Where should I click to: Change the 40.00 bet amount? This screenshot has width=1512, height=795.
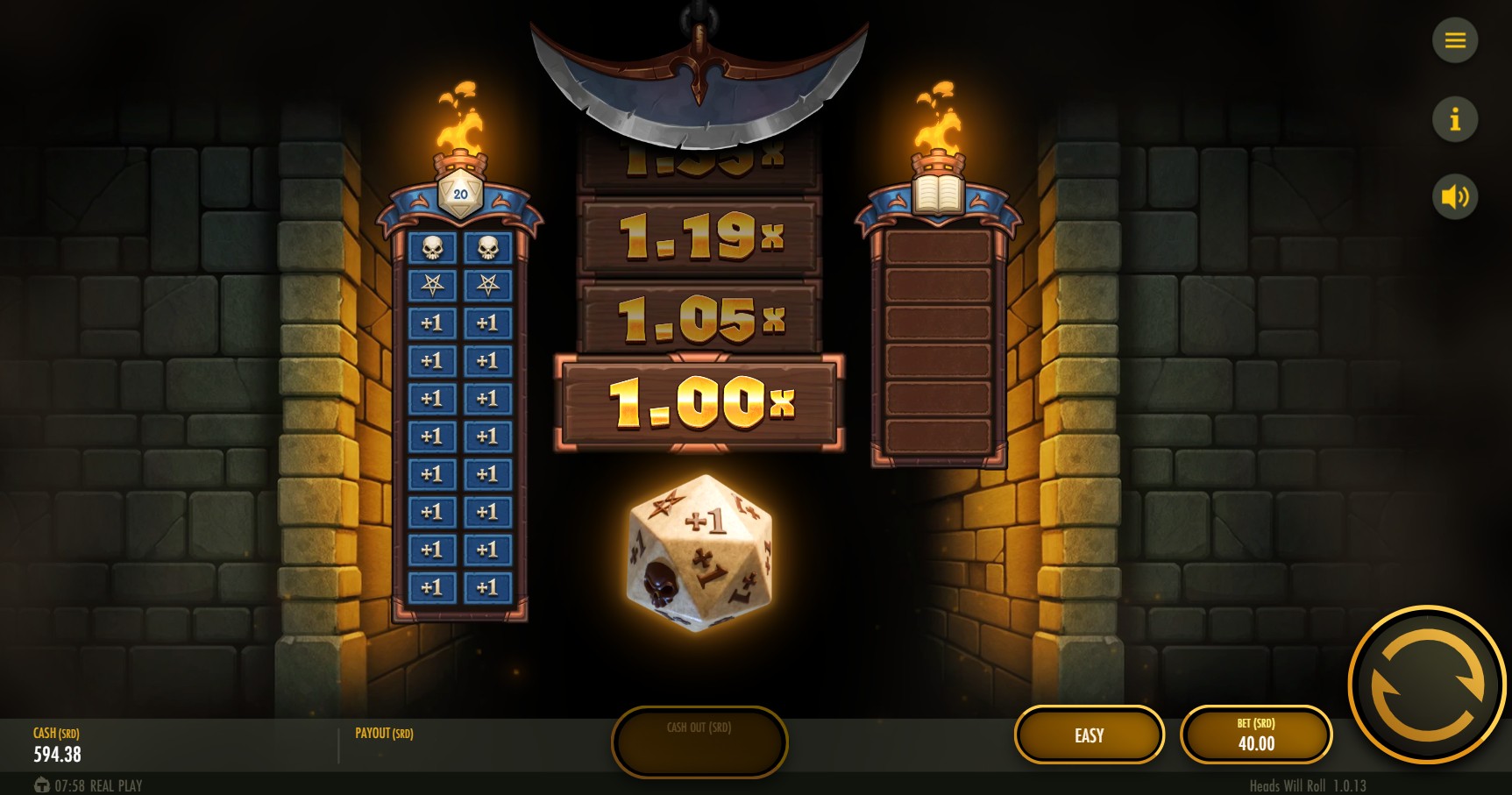(x=1256, y=735)
